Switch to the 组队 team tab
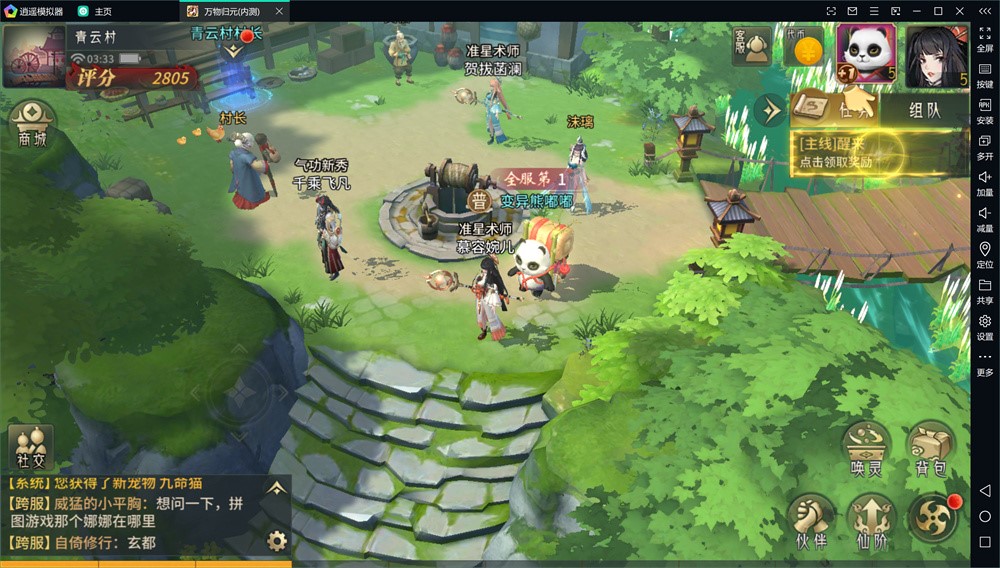1000x568 pixels. click(923, 110)
